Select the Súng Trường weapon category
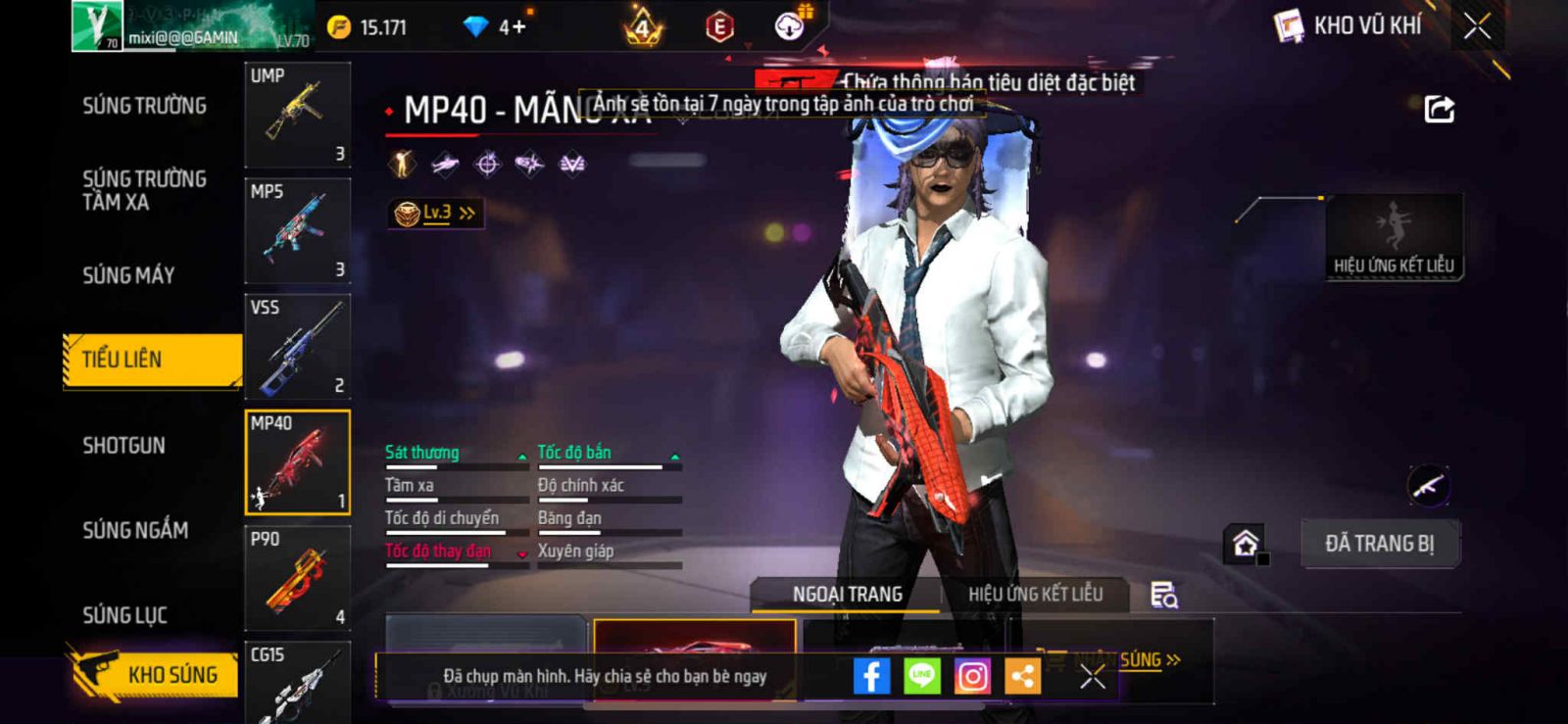Viewport: 1568px width, 724px height. coord(144,106)
